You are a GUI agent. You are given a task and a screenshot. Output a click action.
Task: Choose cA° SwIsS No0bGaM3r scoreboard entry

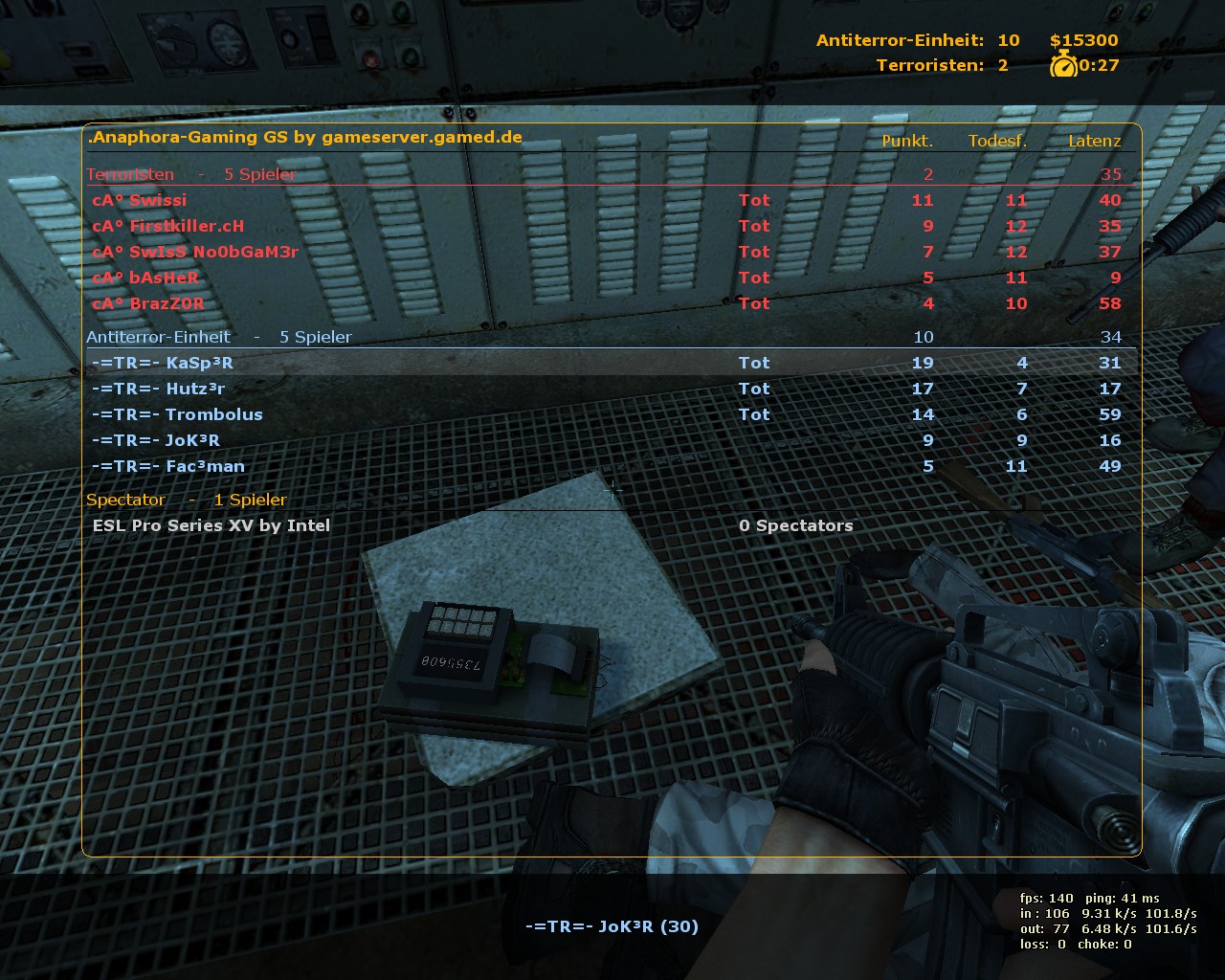[x=195, y=252]
